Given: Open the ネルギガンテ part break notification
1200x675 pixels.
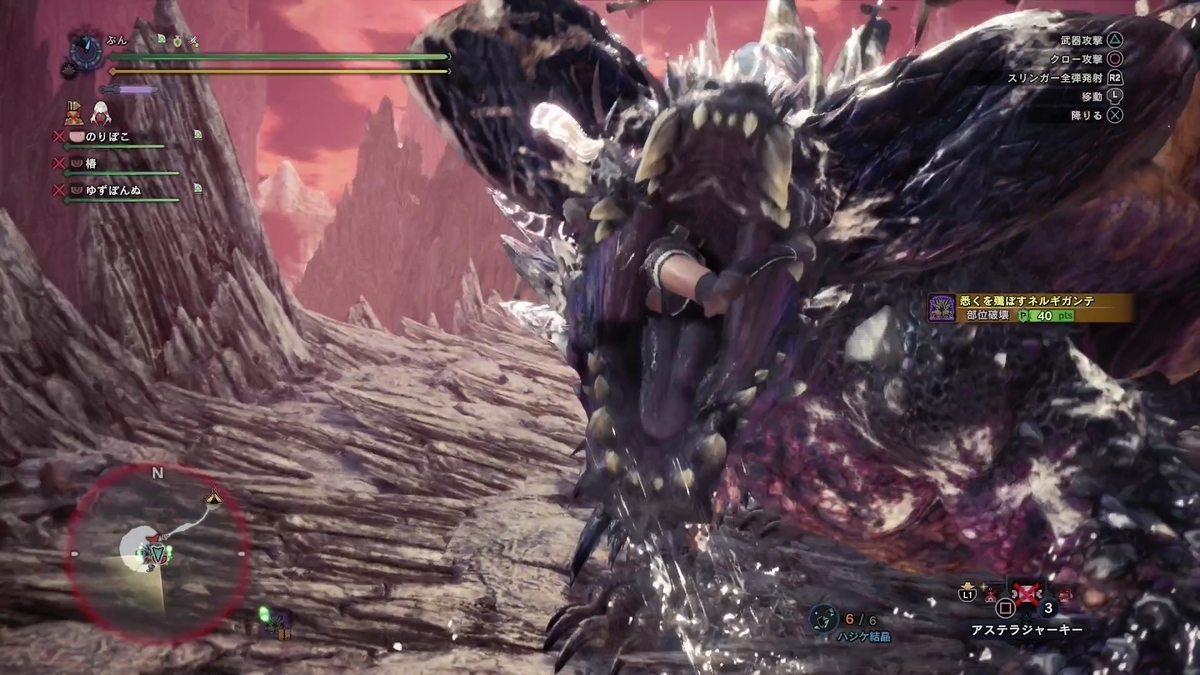Looking at the screenshot, I should (1030, 307).
